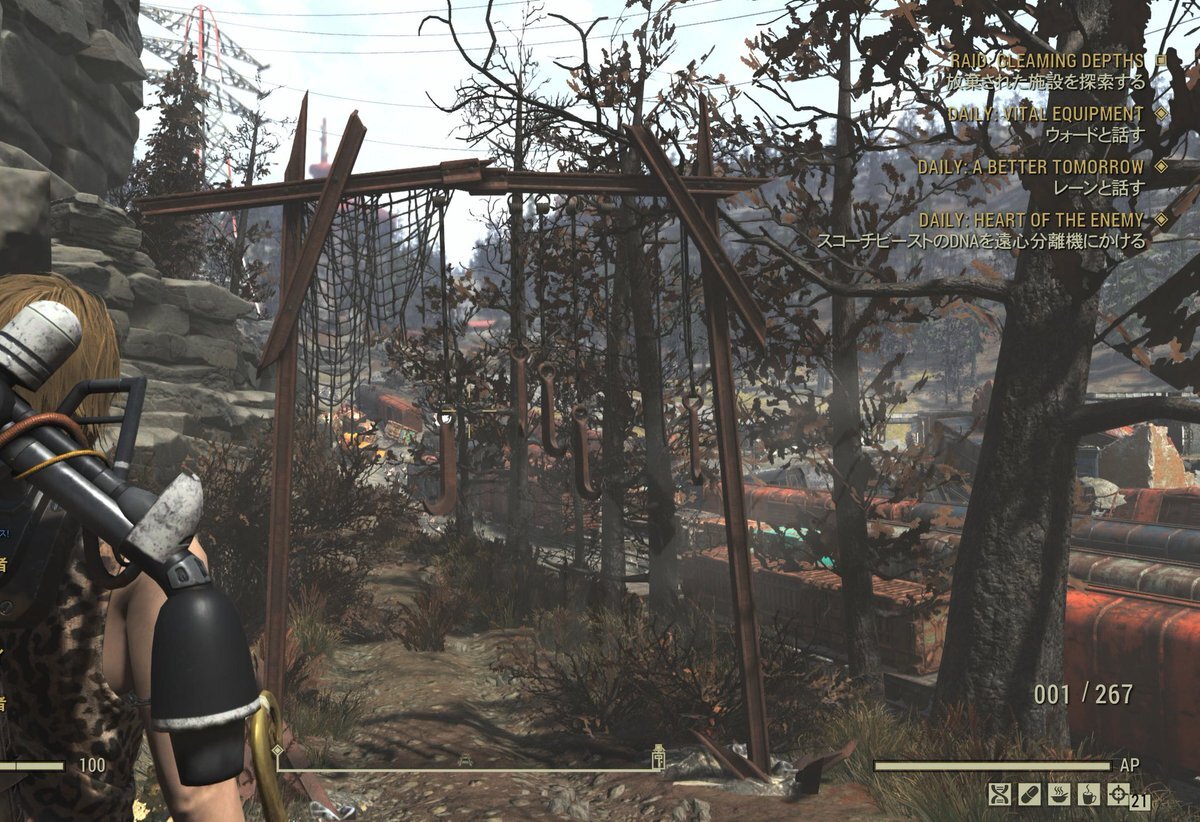The image size is (1200, 822).
Task: Show the pill chem effect icon
Action: (1029, 795)
